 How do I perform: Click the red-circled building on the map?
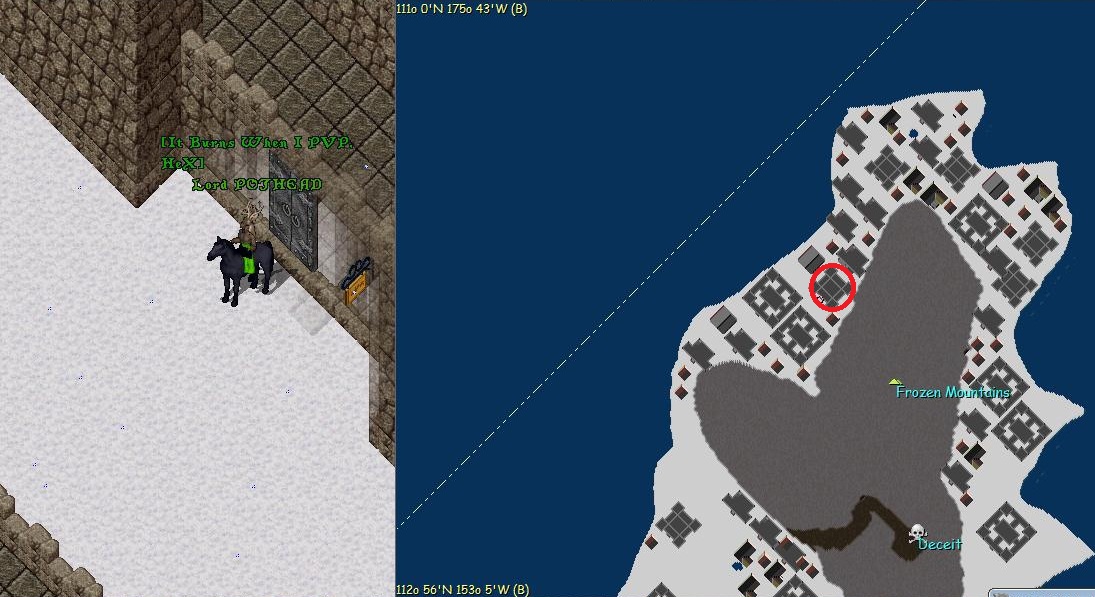point(832,287)
